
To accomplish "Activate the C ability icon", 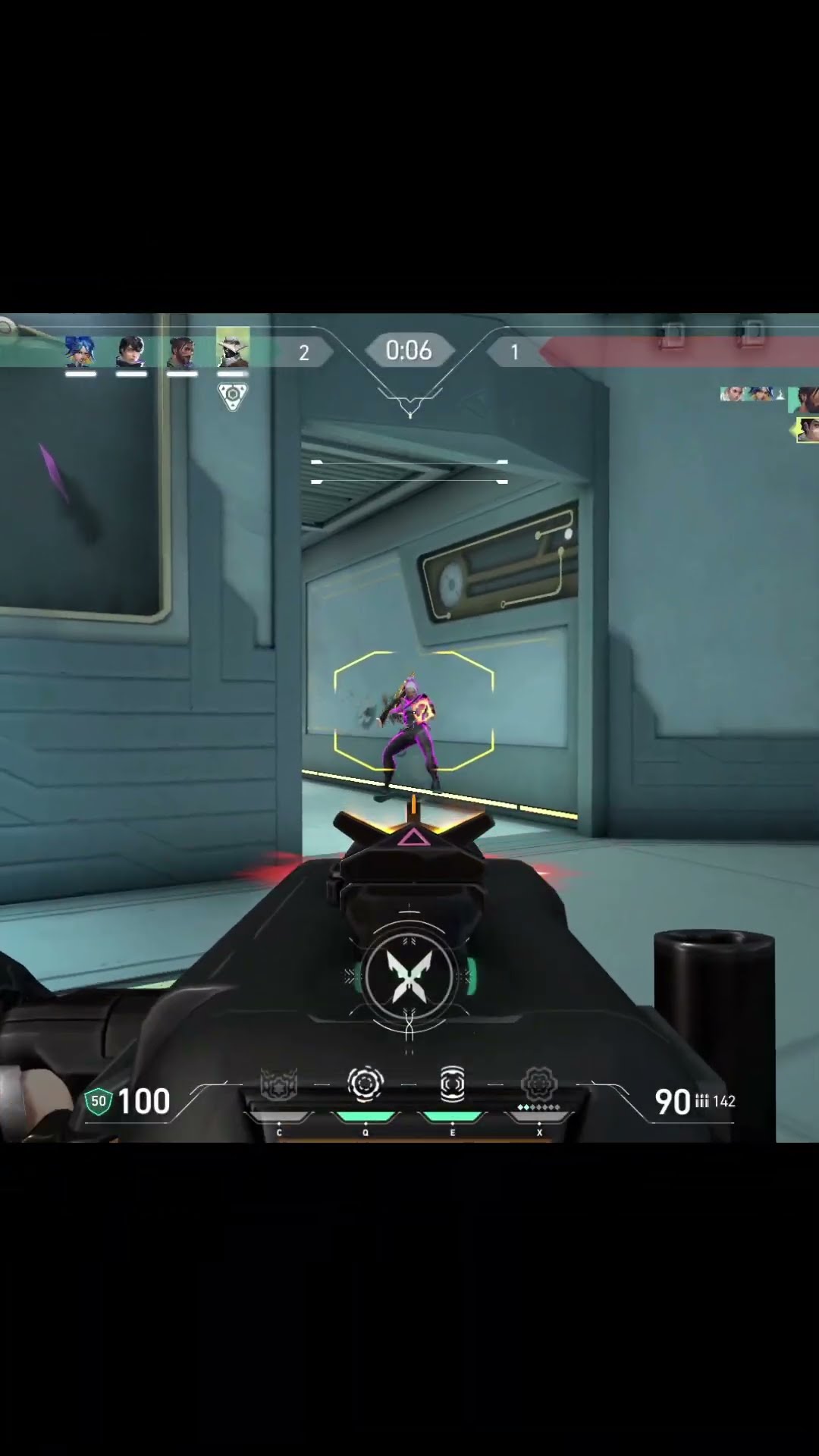I will (x=278, y=1085).
